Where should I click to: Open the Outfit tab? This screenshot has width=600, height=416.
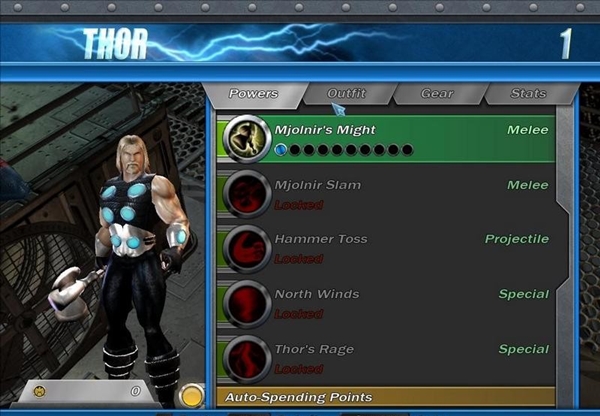point(346,94)
